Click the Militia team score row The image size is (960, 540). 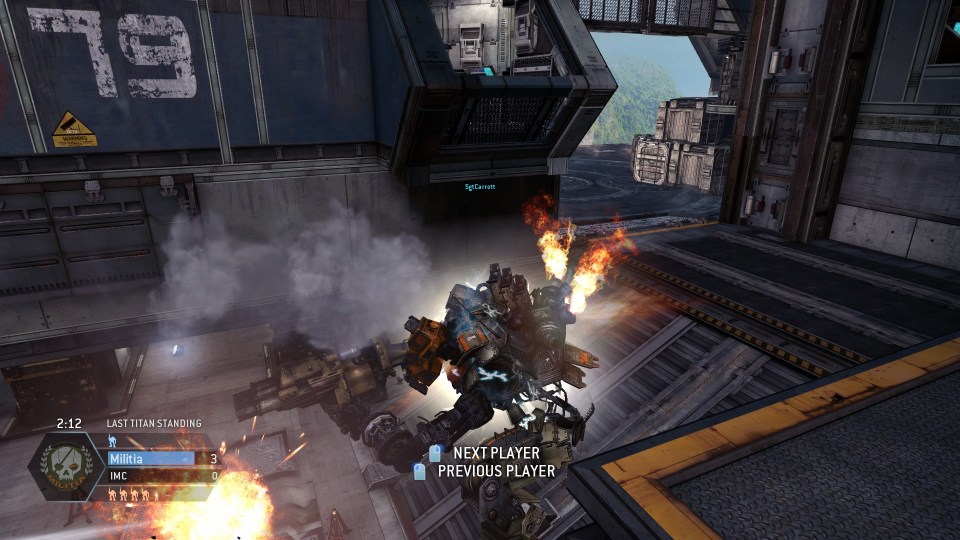point(162,458)
